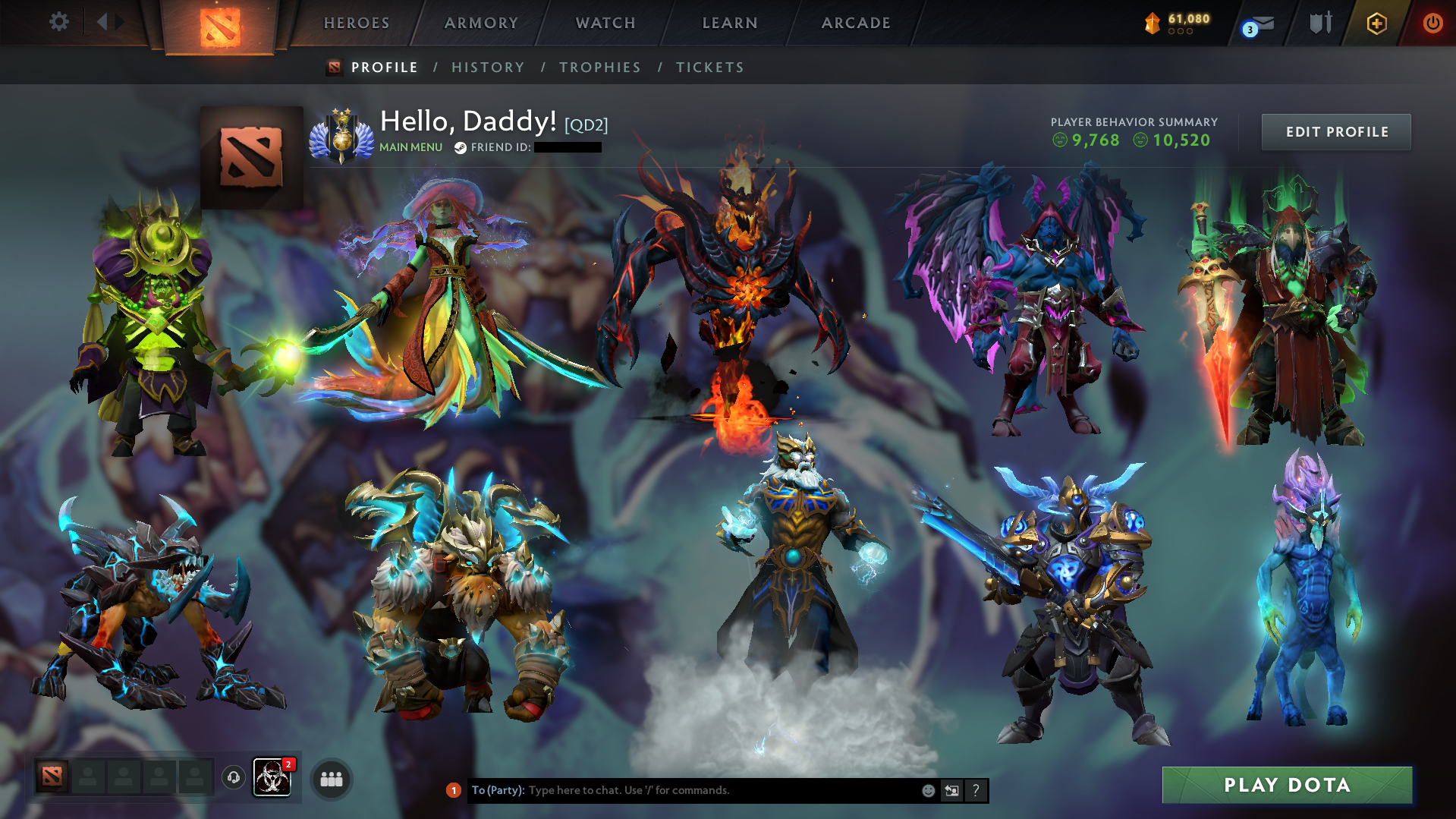1456x819 pixels.
Task: Open the friends list with the people icon
Action: click(330, 778)
